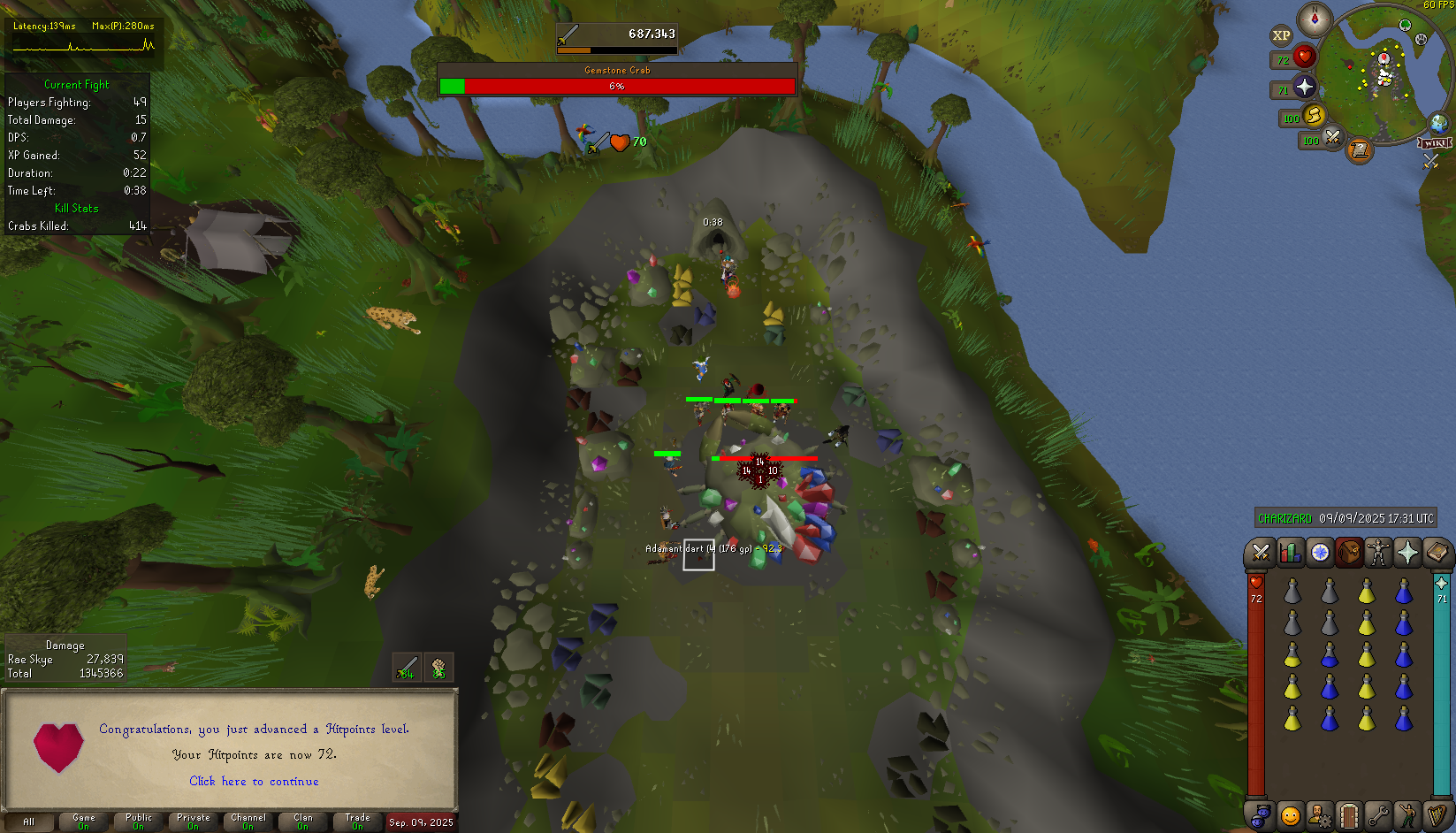Open the Logout door tab

[1348, 814]
